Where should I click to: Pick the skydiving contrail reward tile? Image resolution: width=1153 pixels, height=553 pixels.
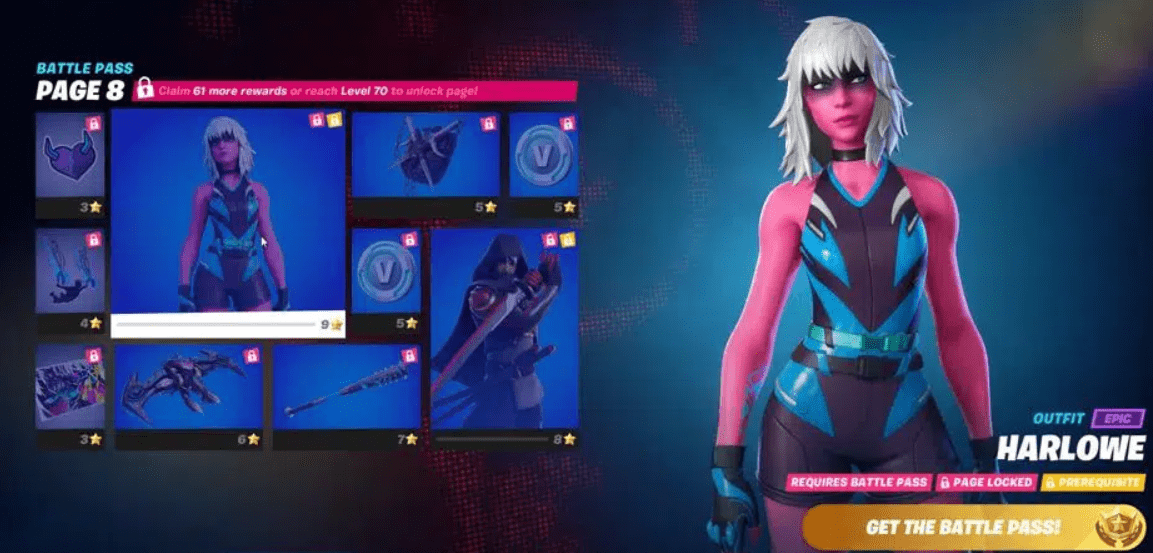click(x=69, y=271)
